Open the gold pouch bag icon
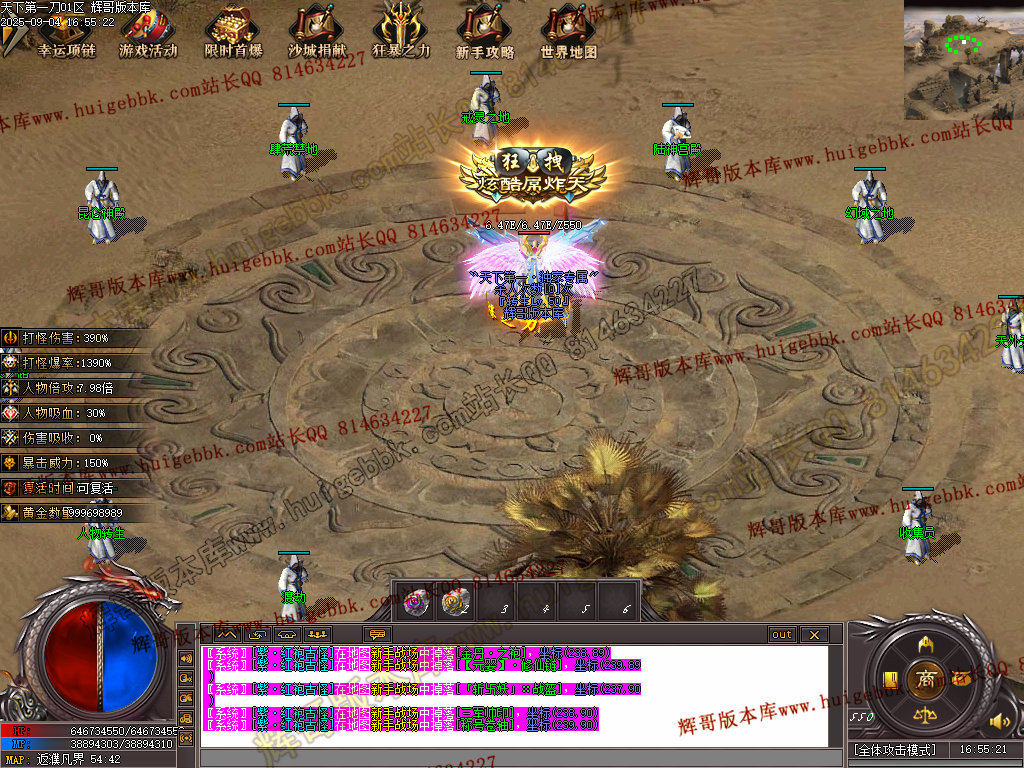 962,679
